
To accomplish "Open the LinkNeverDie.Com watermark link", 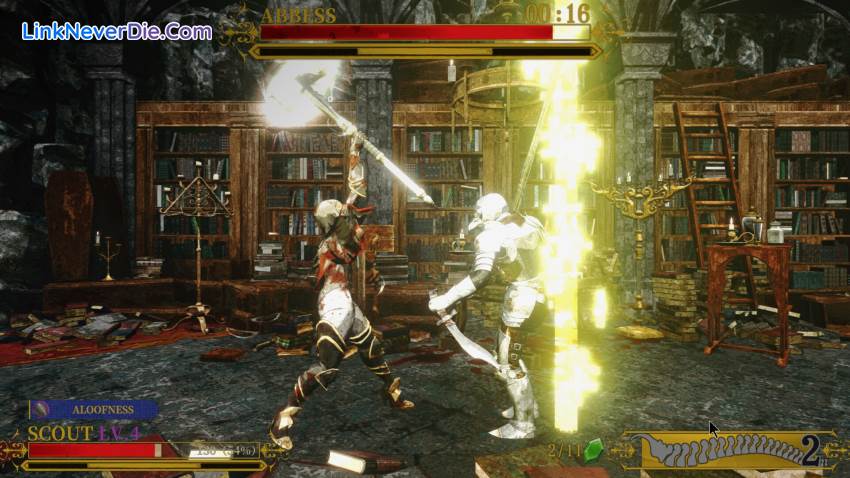I will click(117, 31).
